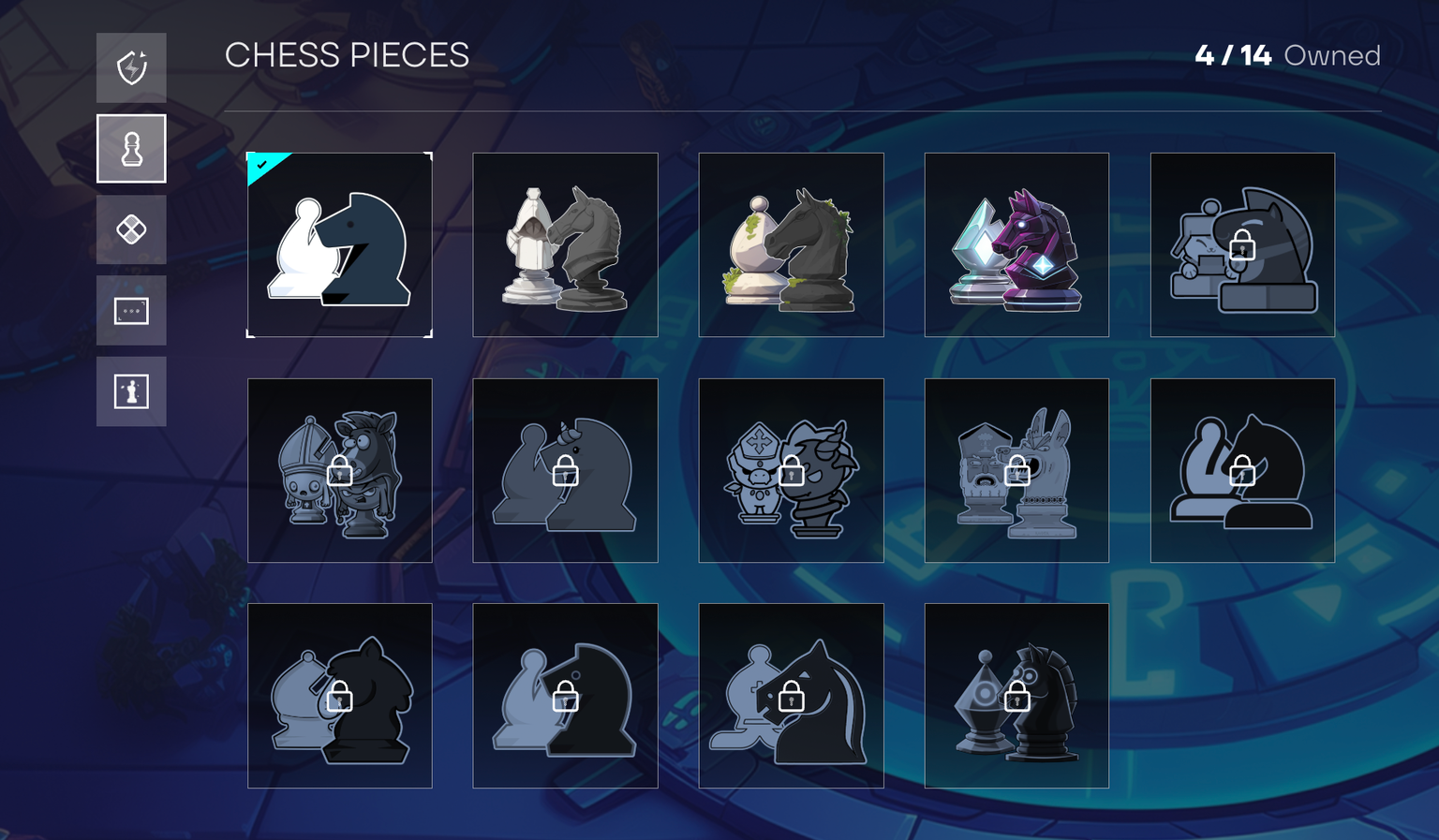1439x840 pixels.
Task: Select the speech bubble sidebar tab
Action: click(x=131, y=310)
